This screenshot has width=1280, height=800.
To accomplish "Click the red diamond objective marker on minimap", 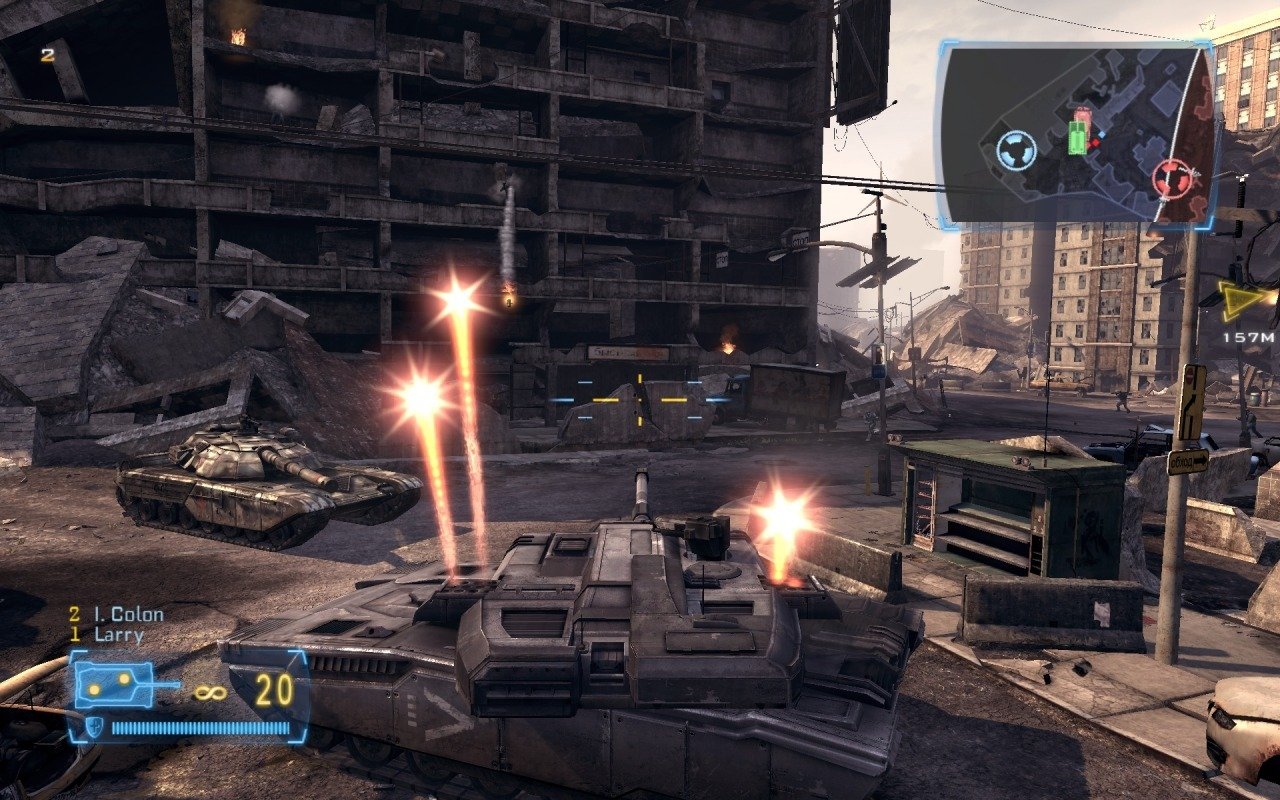I will pyautogui.click(x=1094, y=143).
